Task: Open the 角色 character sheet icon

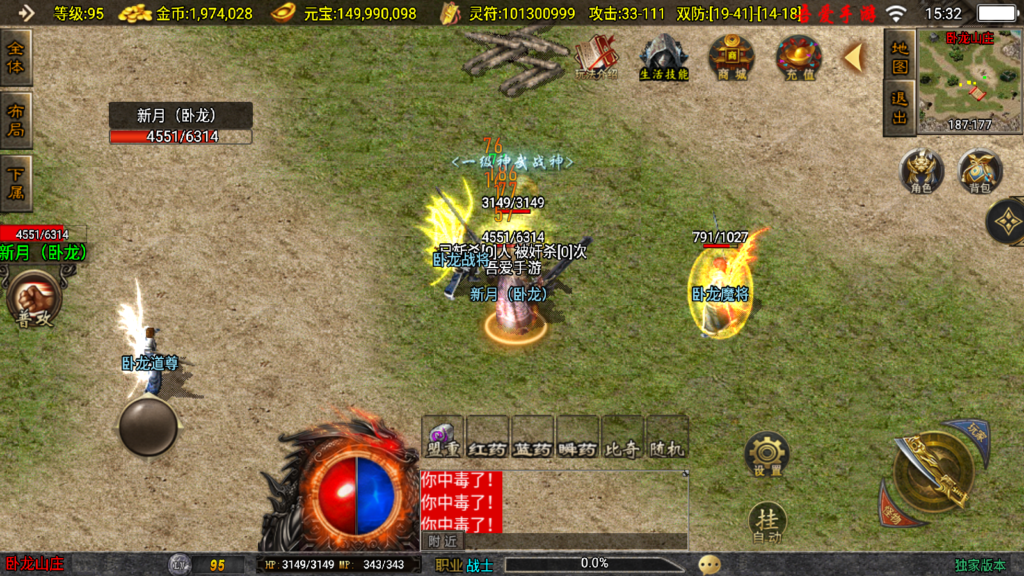Action: point(921,171)
